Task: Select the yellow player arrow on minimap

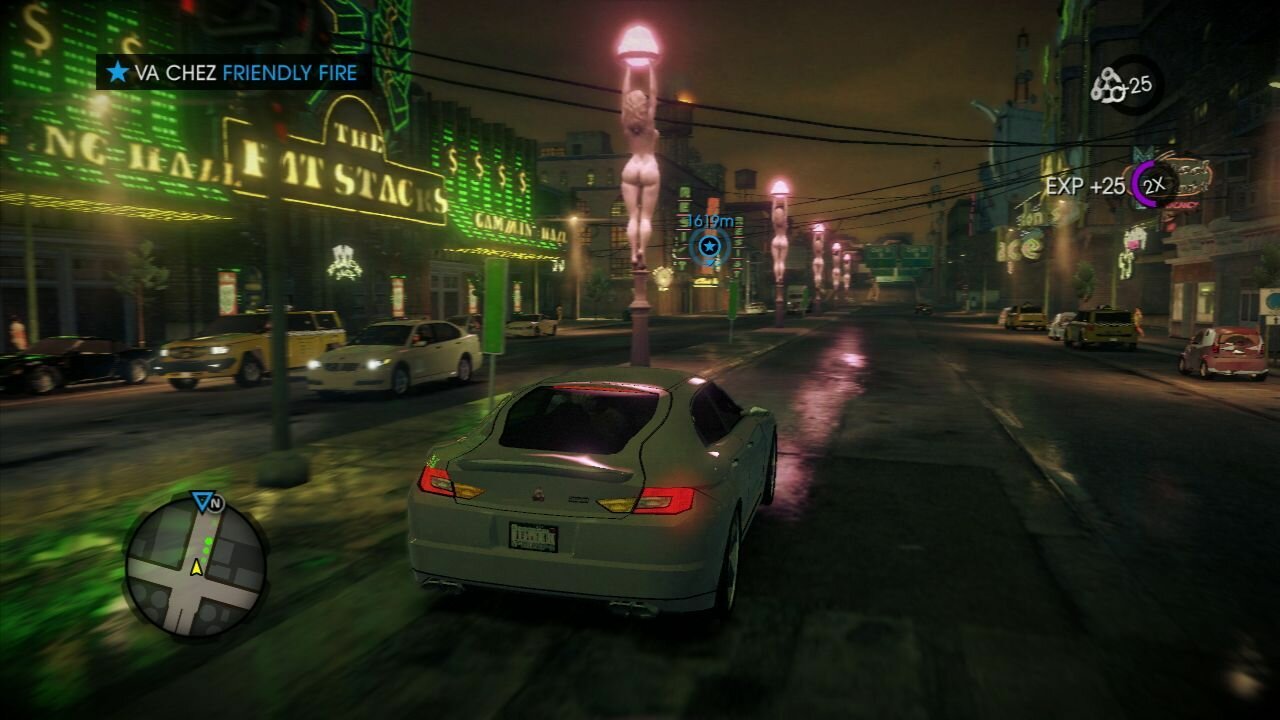Action: (197, 568)
